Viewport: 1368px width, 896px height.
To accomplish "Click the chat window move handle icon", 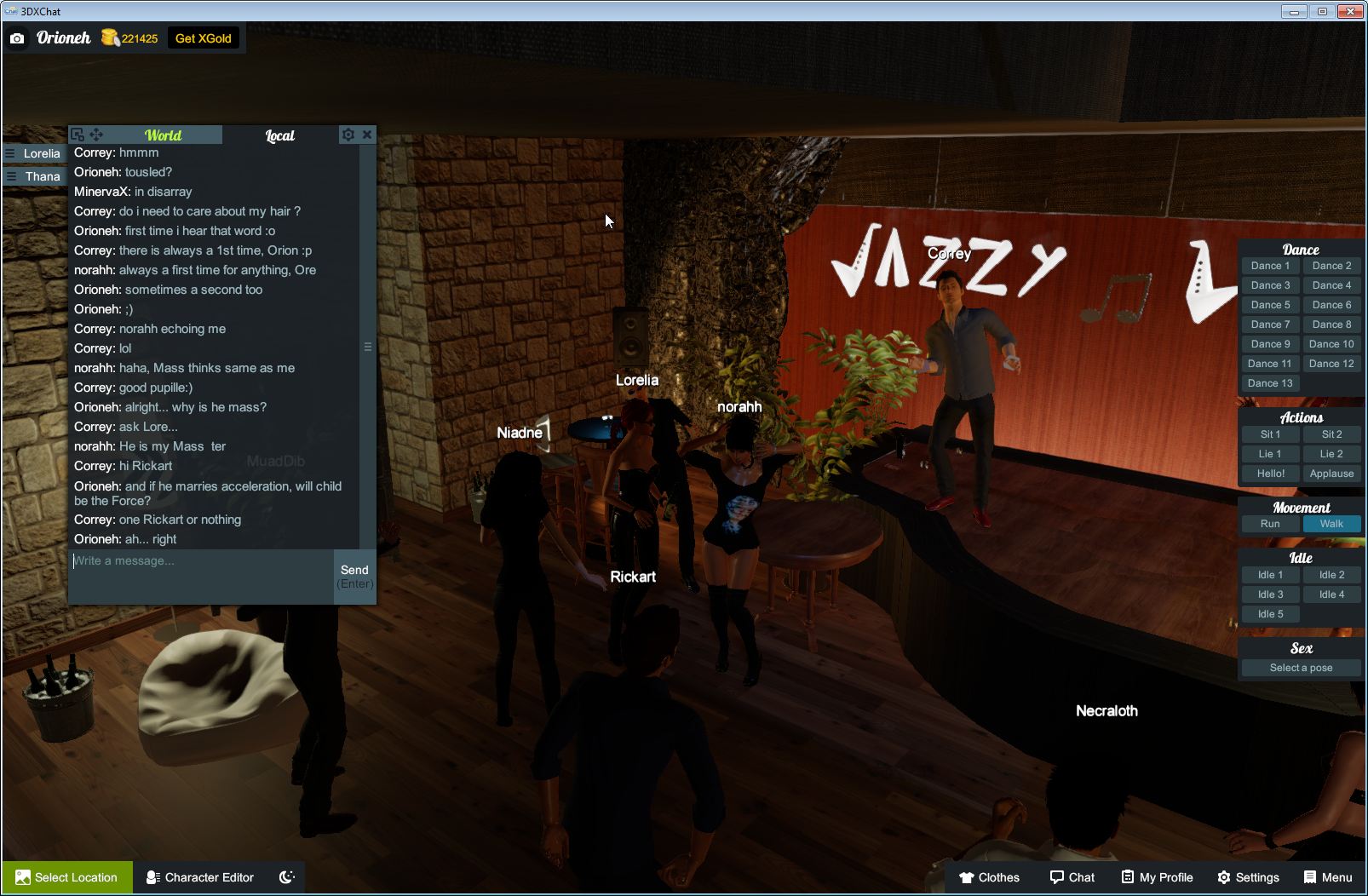I will [x=95, y=135].
